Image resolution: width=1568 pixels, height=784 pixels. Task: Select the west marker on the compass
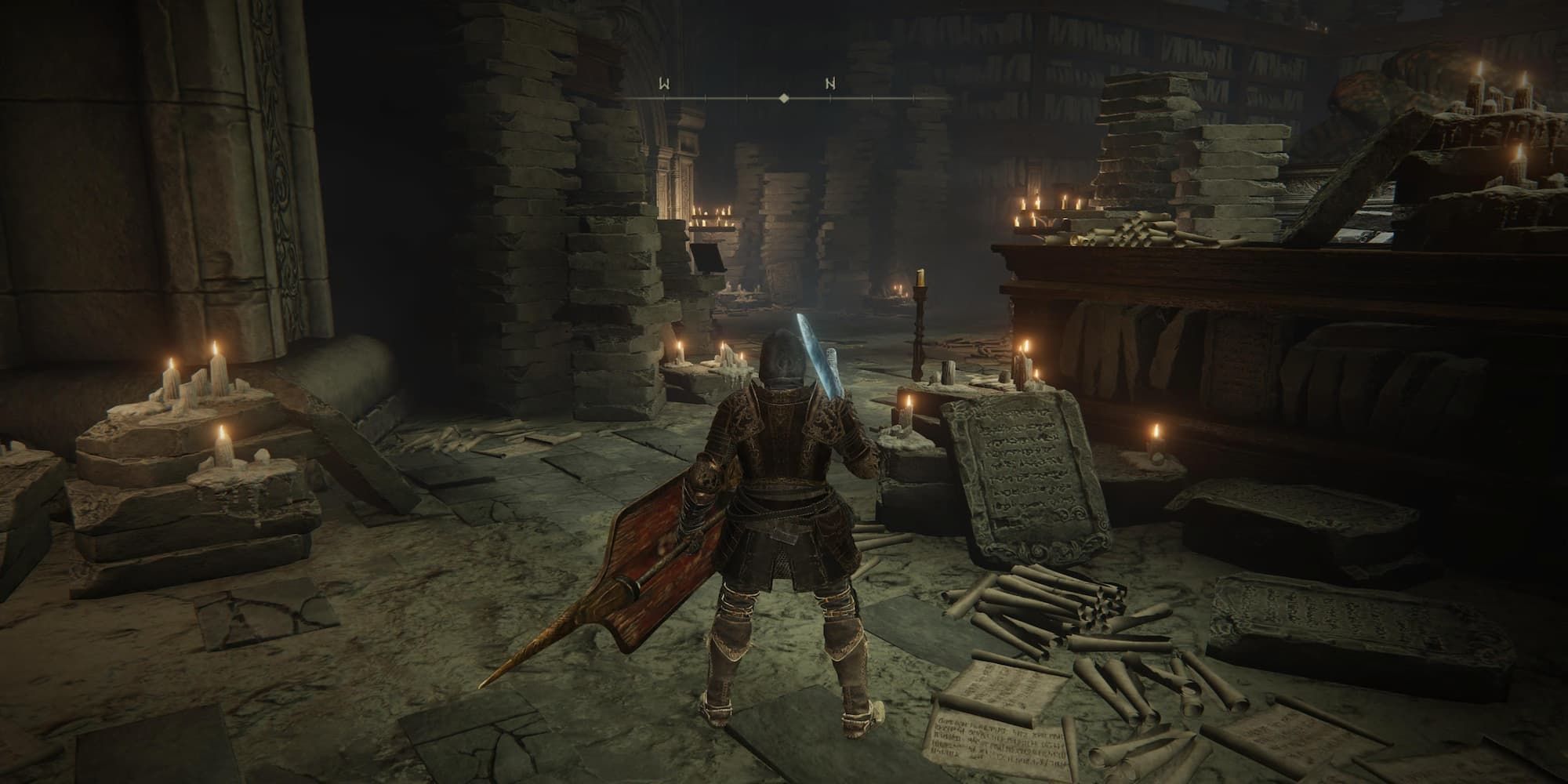[664, 83]
